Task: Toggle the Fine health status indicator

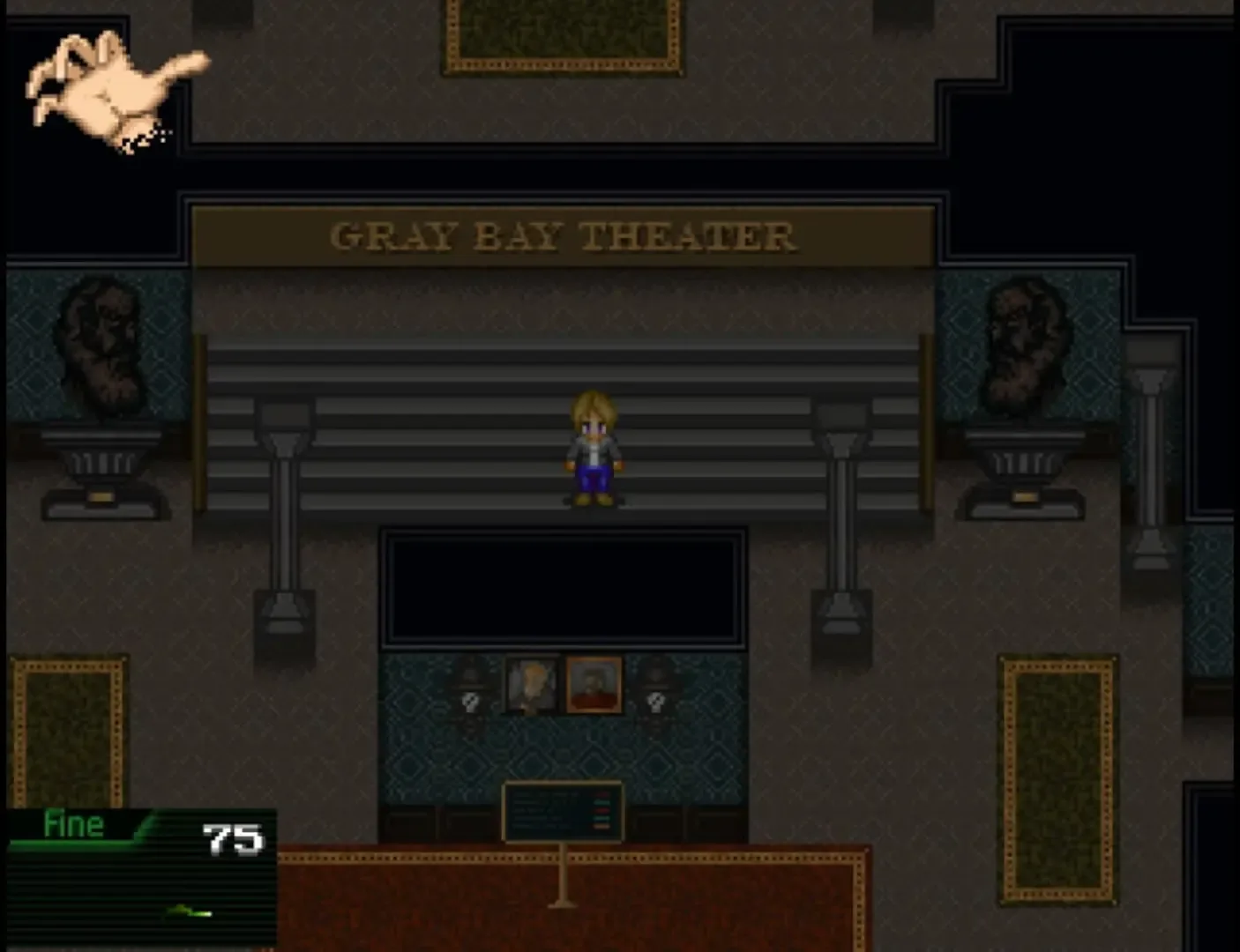Action: 75,824
